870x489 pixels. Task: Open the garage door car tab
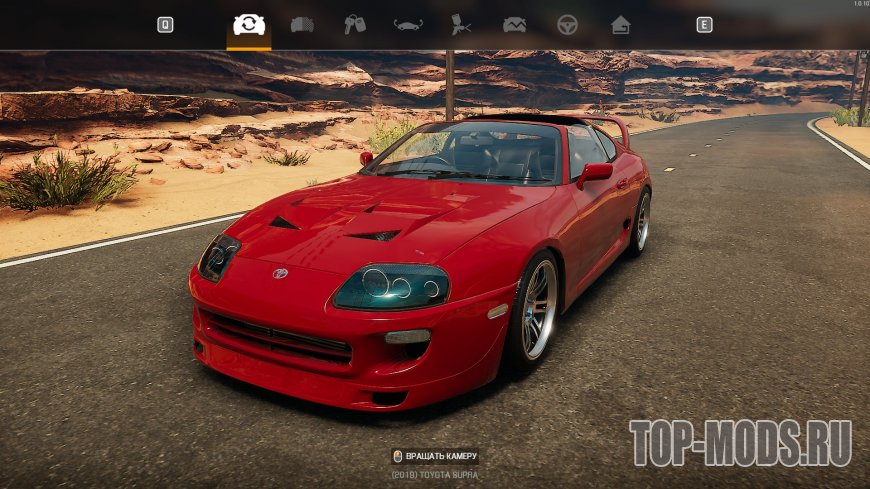tap(302, 25)
